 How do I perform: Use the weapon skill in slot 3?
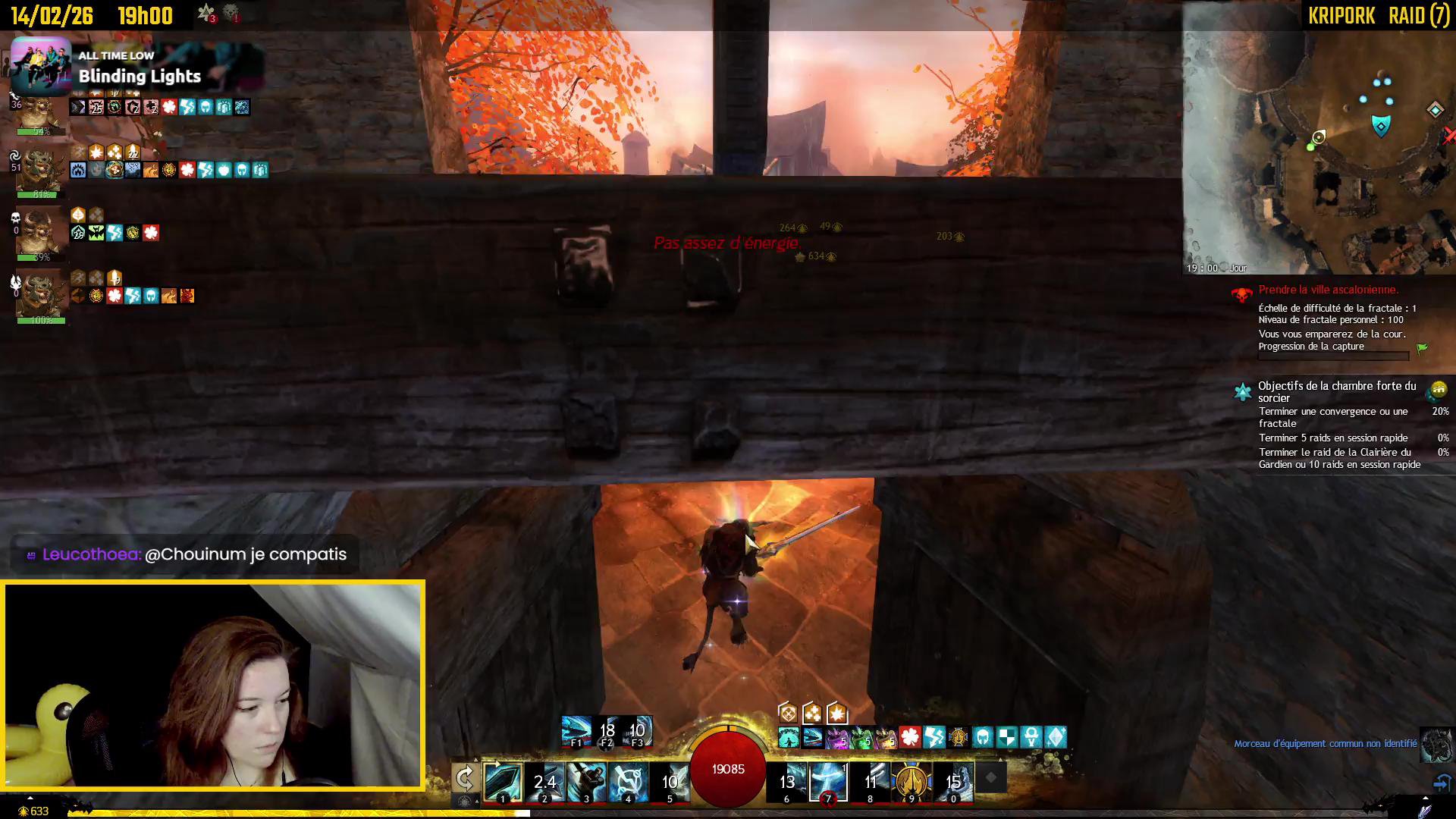coord(586,783)
